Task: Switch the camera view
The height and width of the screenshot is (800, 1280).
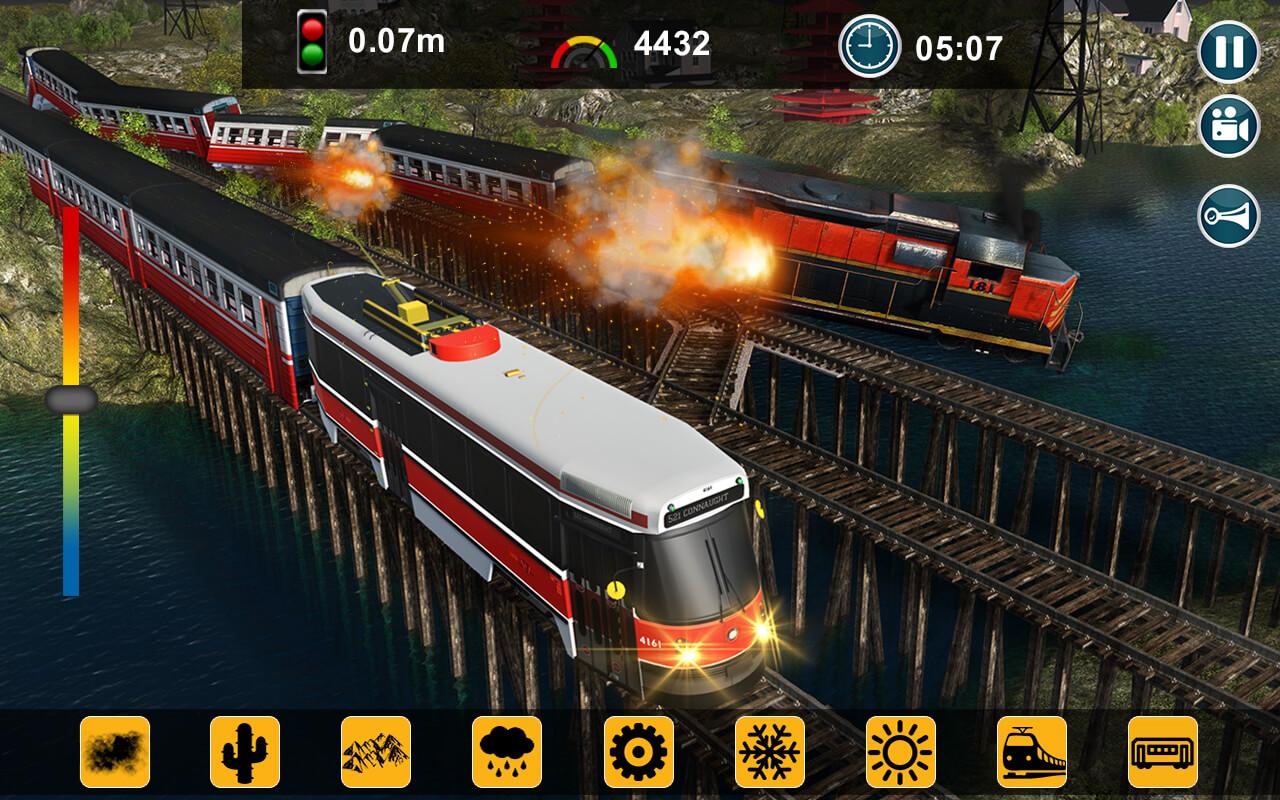Action: (1228, 127)
